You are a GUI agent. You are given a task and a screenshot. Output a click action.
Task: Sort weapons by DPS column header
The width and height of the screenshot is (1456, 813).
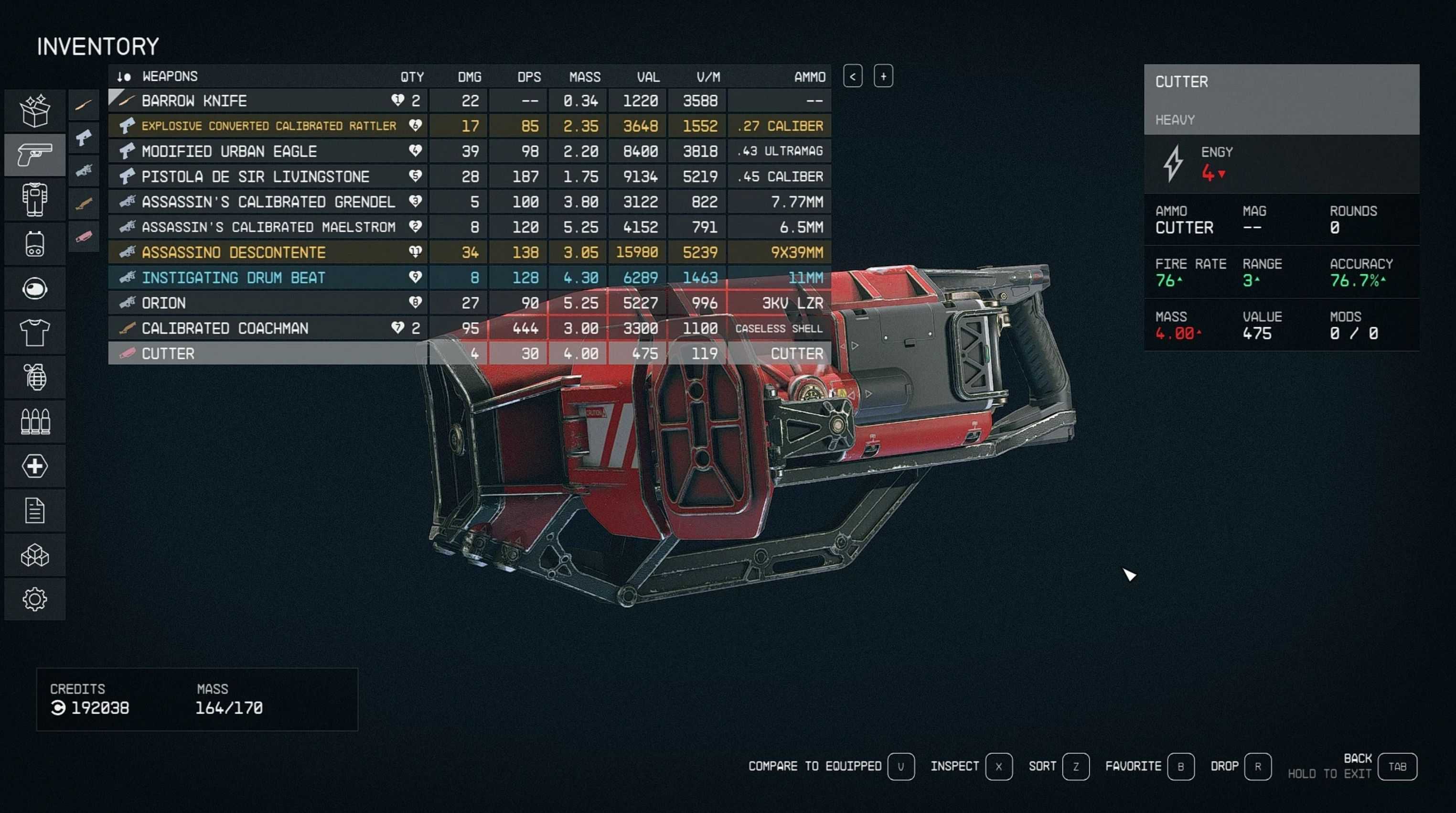point(528,77)
